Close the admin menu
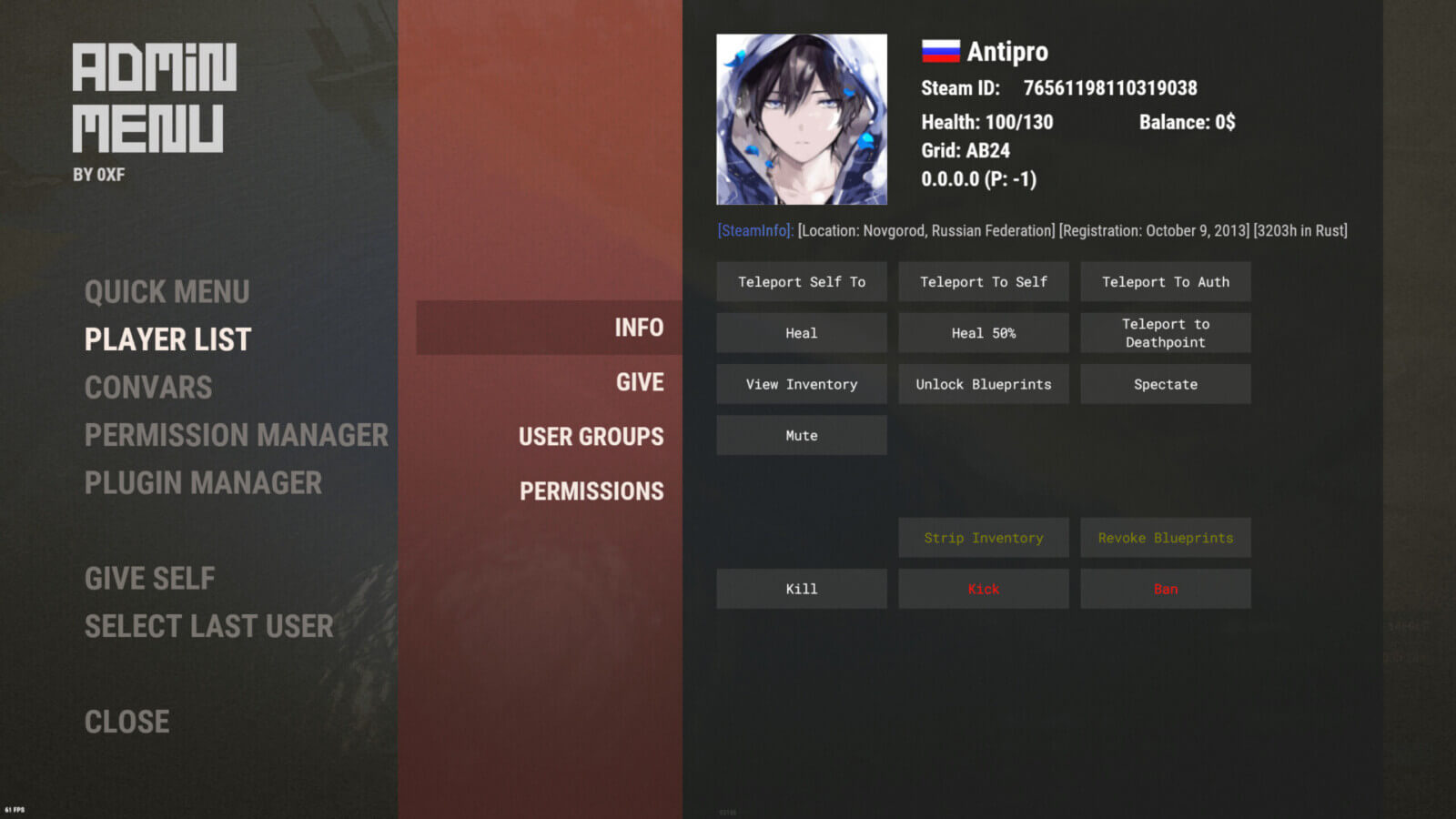The width and height of the screenshot is (1456, 819). (126, 721)
